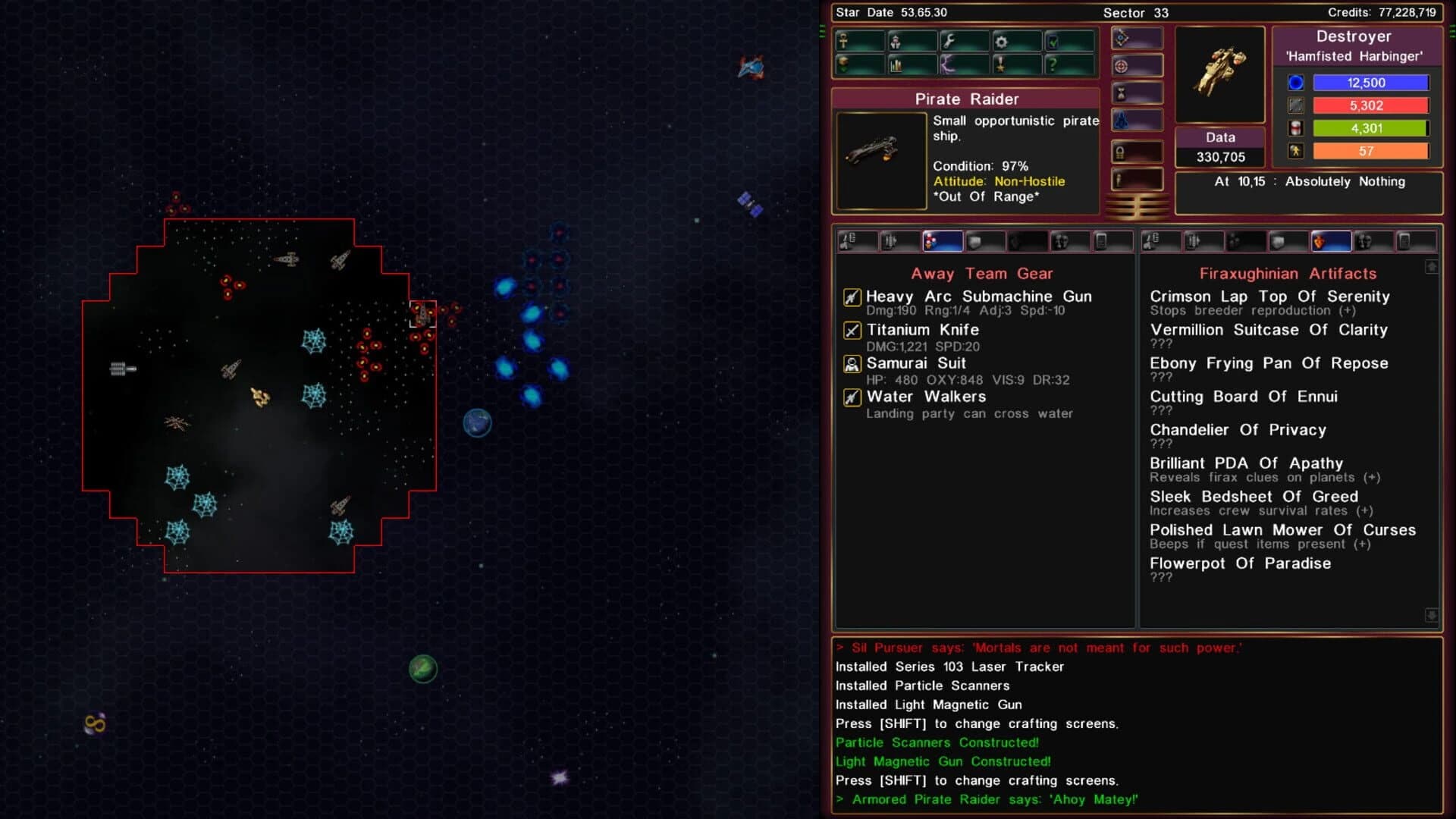
Task: Select the hourglass icon in right sidebar
Action: click(x=1122, y=92)
